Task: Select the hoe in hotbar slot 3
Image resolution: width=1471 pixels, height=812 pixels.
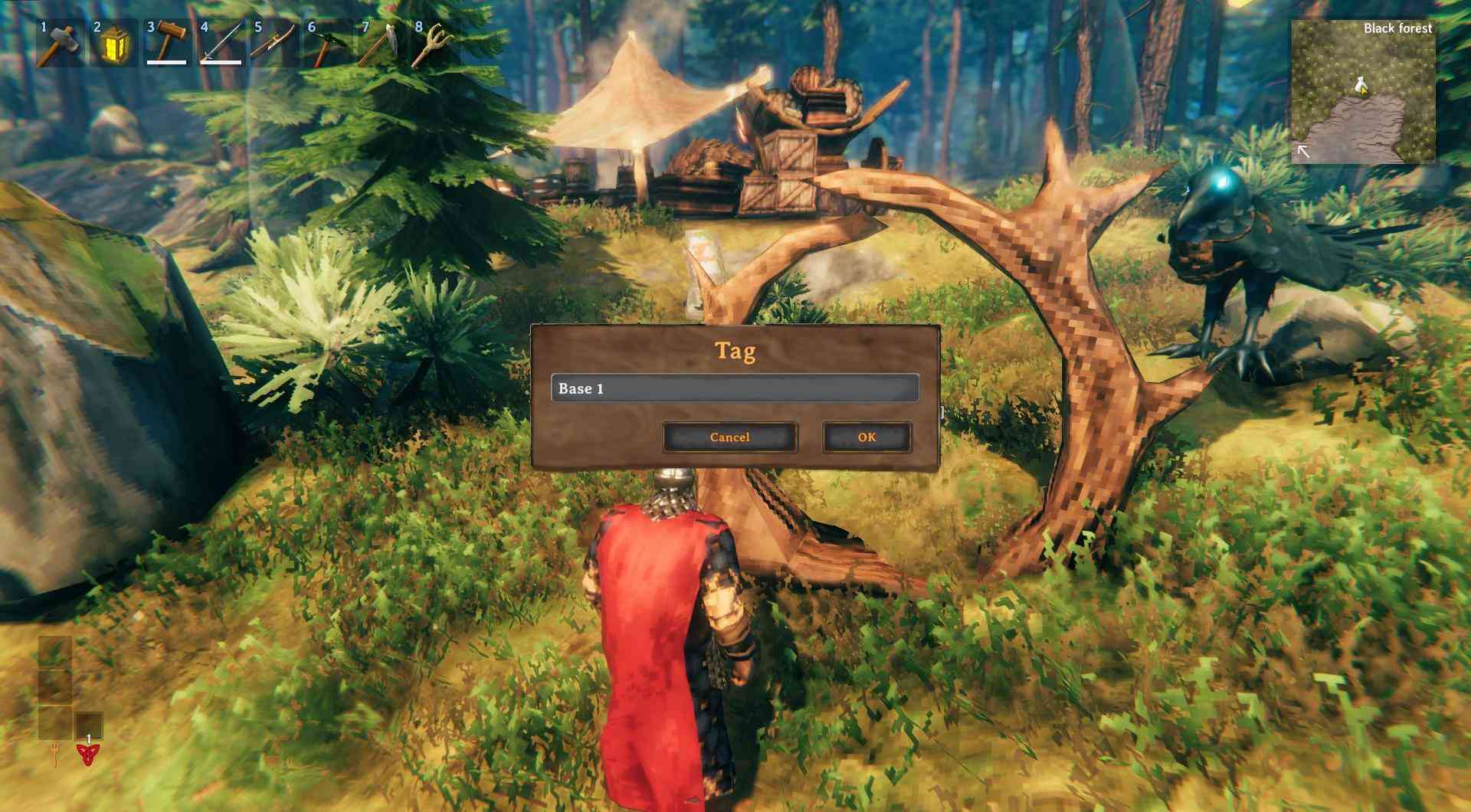Action: [165, 43]
